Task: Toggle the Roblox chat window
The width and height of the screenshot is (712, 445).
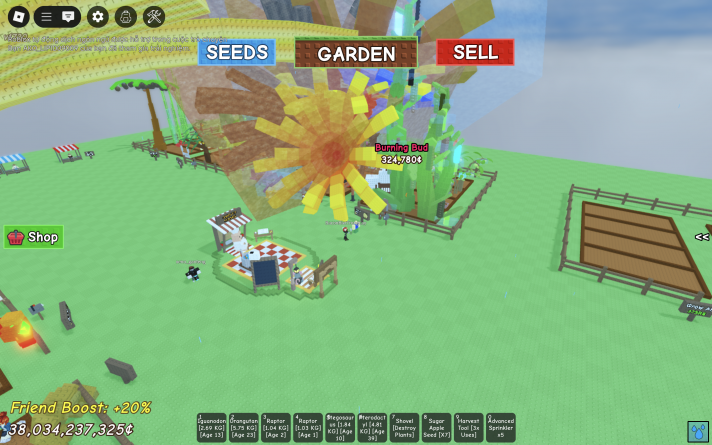Action: point(68,16)
